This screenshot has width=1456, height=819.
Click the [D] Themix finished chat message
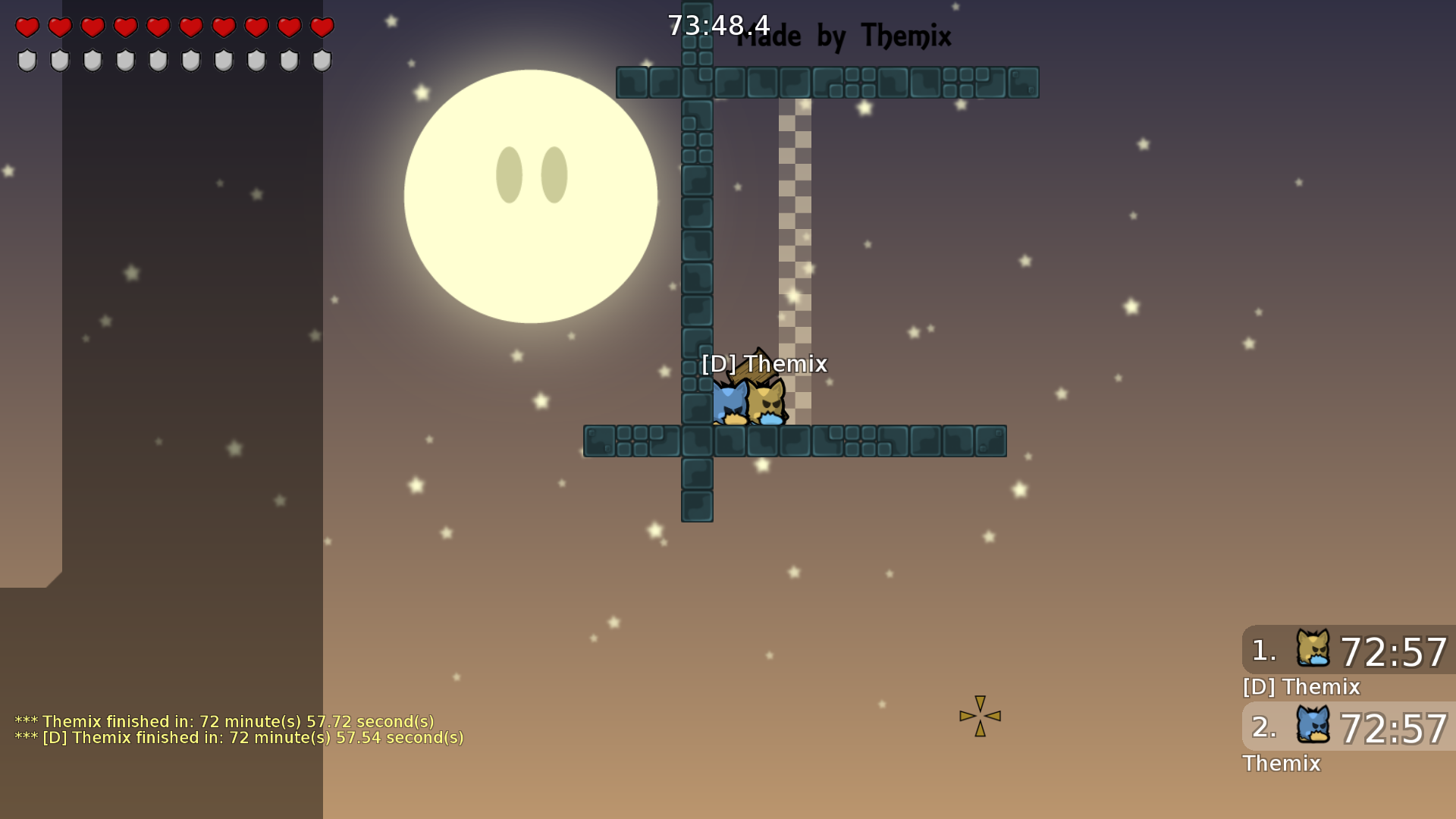(x=239, y=737)
